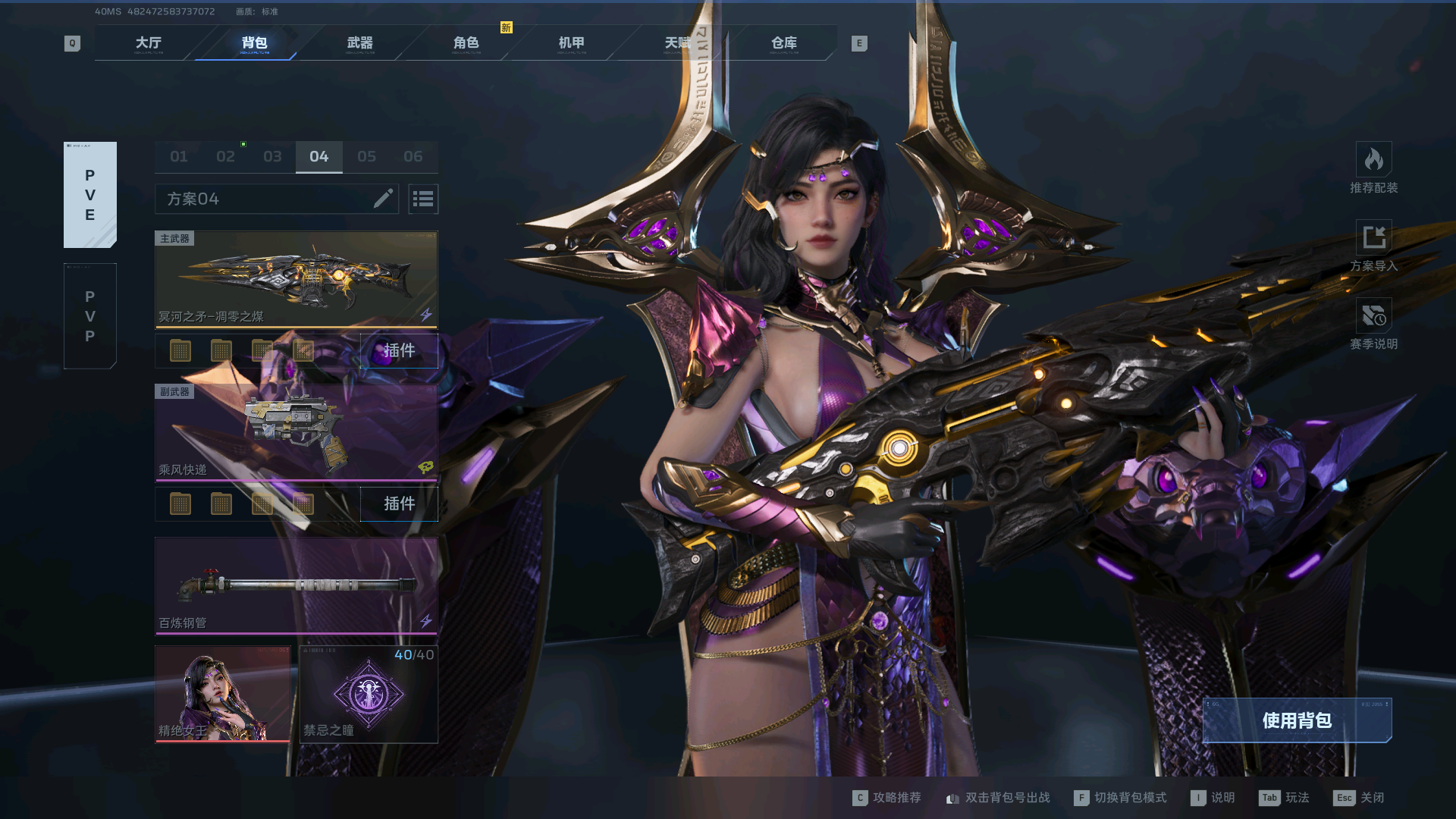Switch to loadout slot 05
Screen dimensions: 1456x819
pos(366,157)
